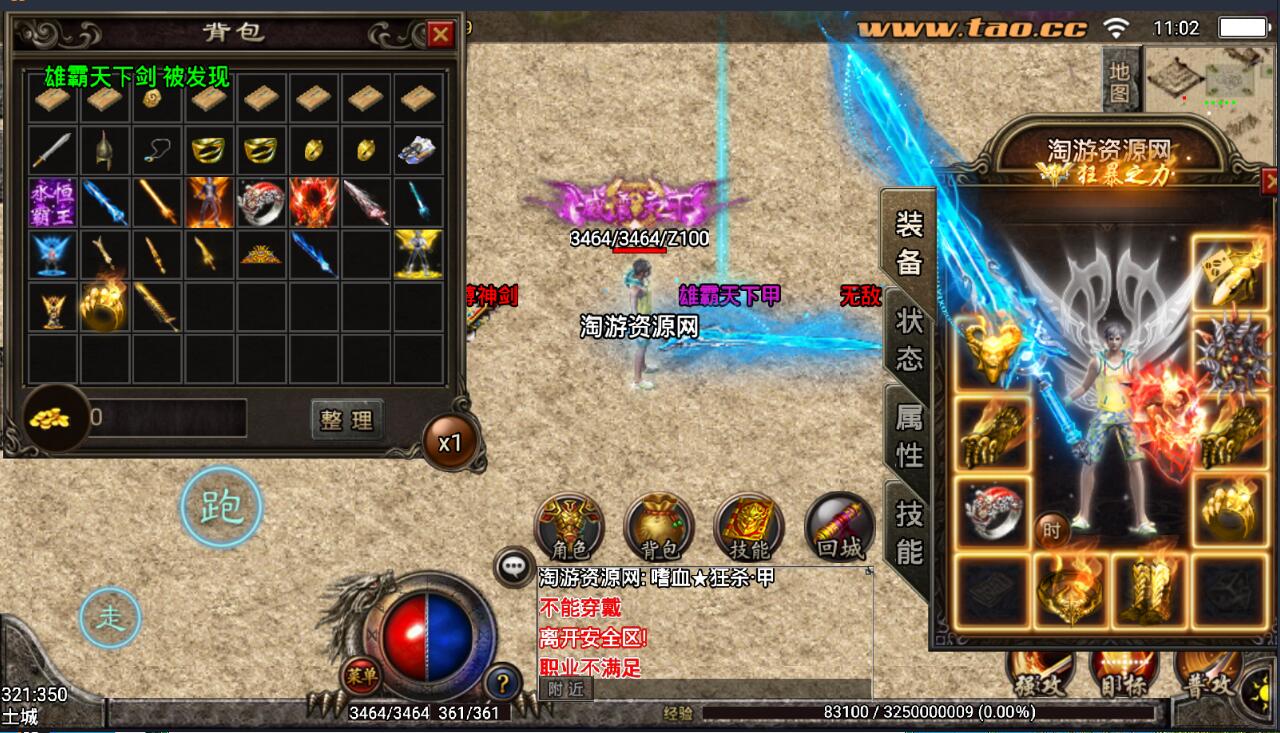Pick the necklace item in the backpack
Image resolution: width=1280 pixels, height=733 pixels.
[x=156, y=150]
